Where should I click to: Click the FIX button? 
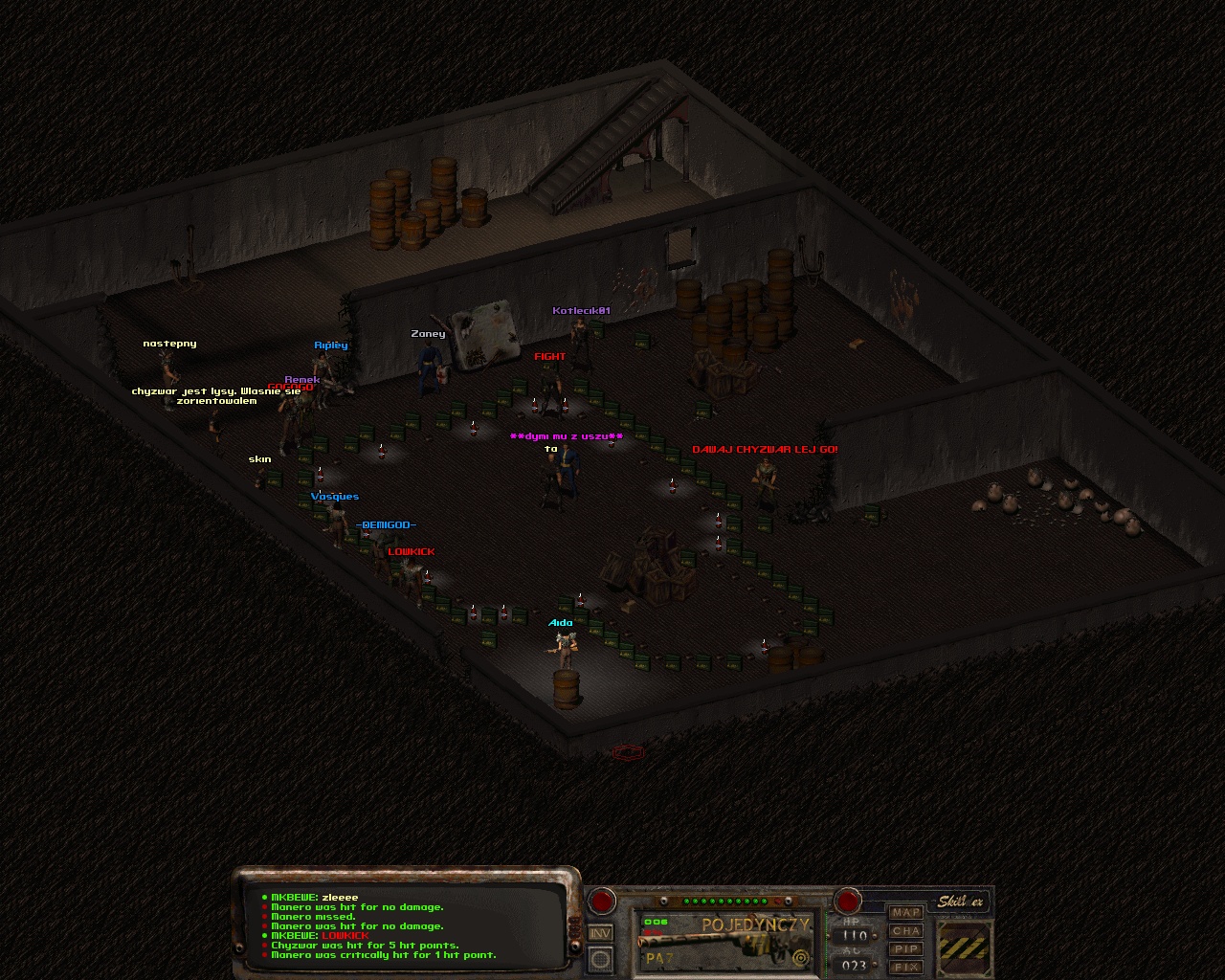coord(905,968)
